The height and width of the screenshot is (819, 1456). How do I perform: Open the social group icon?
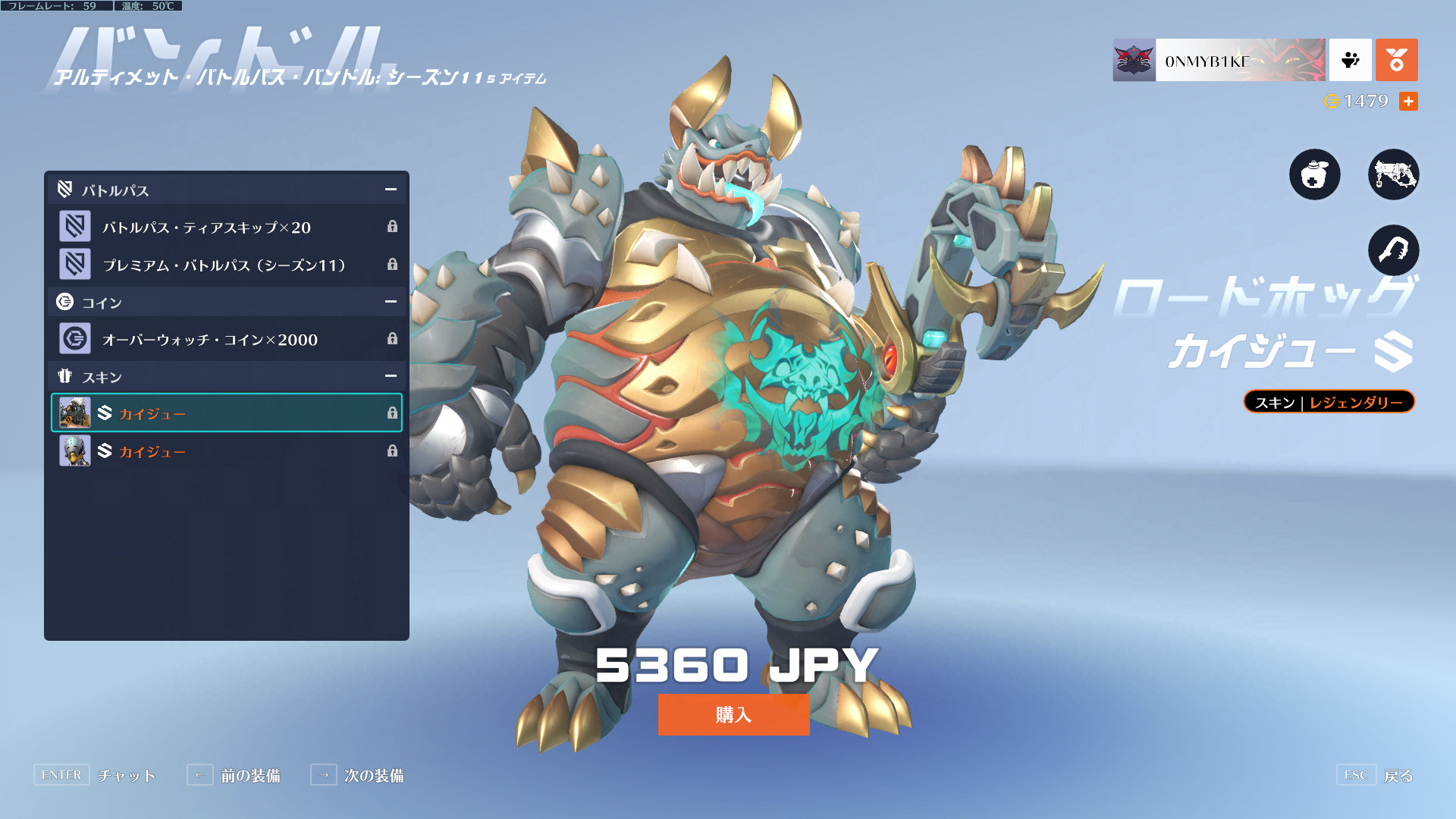point(1351,61)
